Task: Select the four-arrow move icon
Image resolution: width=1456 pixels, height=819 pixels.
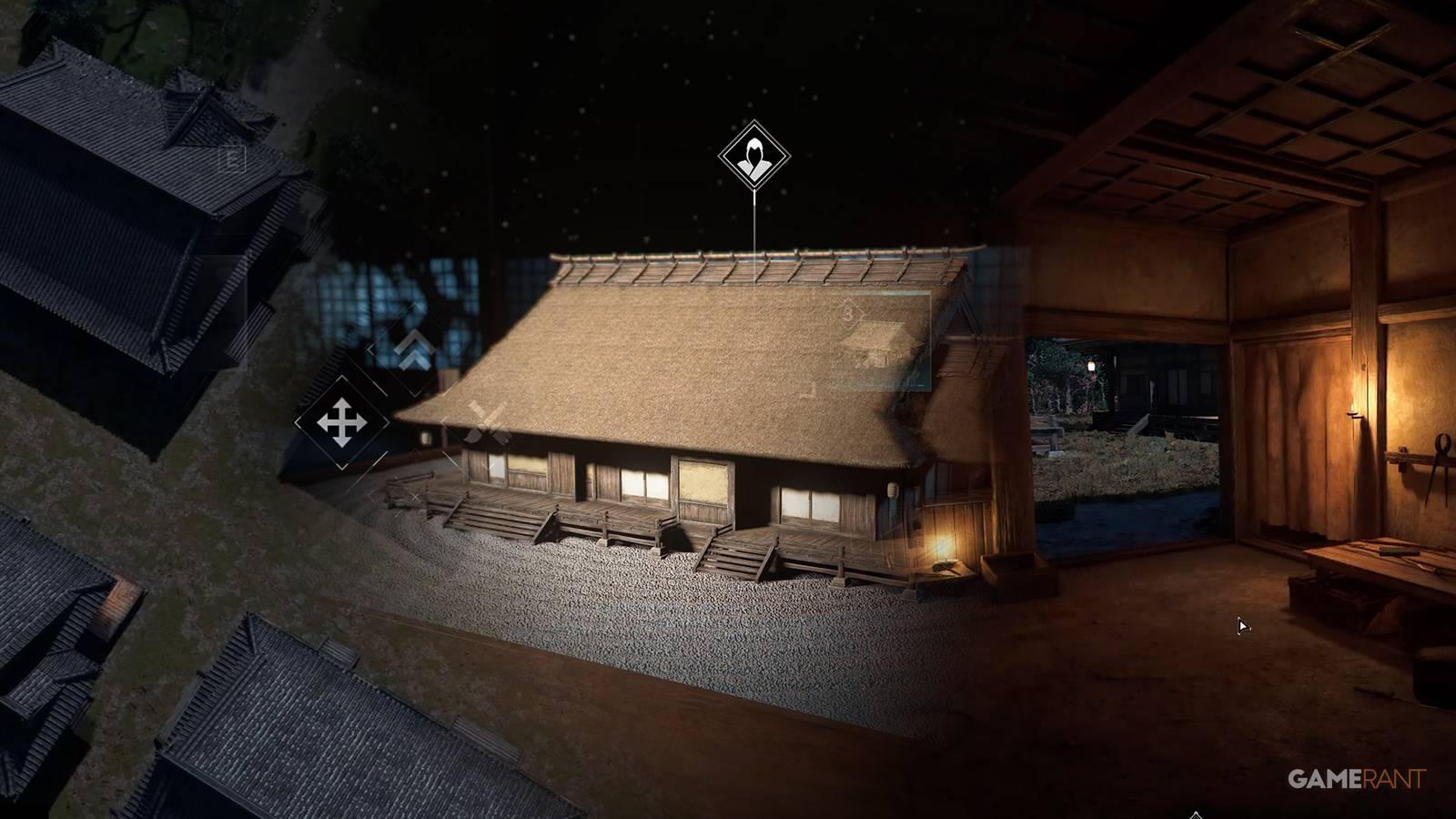Action: pyautogui.click(x=341, y=422)
